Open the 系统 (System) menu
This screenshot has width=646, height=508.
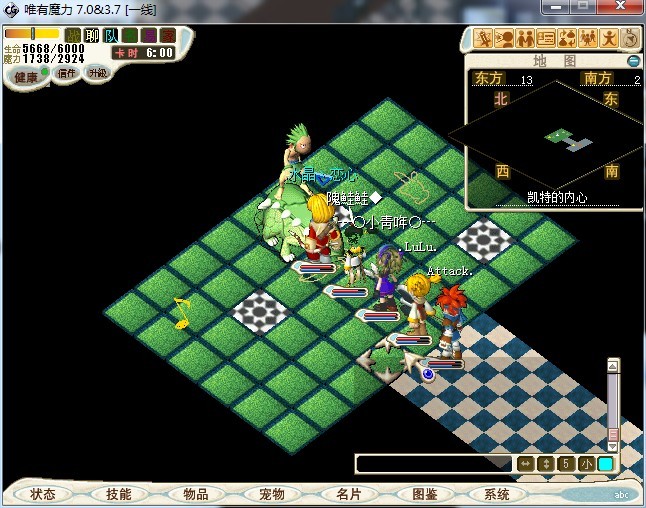pos(497,494)
